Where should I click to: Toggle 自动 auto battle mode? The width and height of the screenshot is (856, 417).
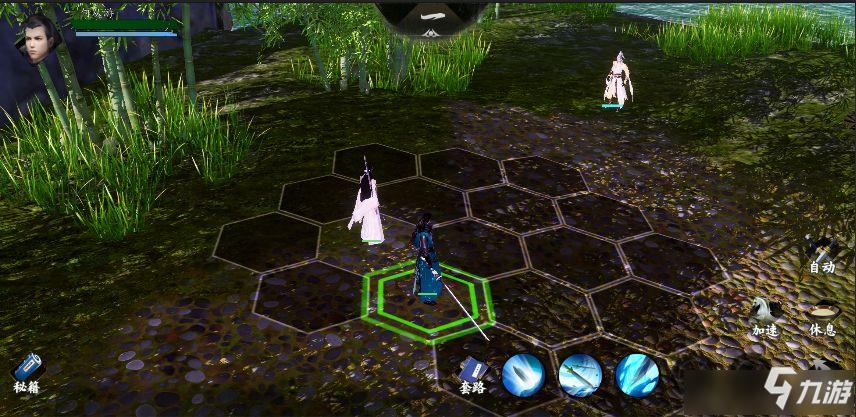point(821,253)
